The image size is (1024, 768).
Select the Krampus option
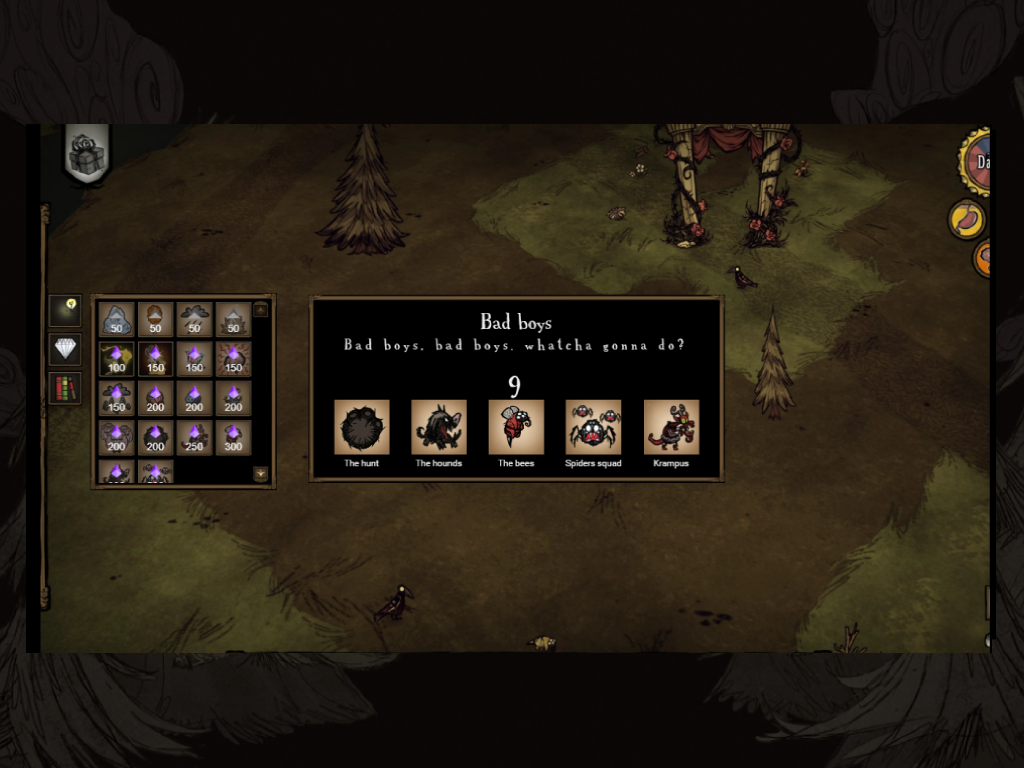[x=671, y=427]
